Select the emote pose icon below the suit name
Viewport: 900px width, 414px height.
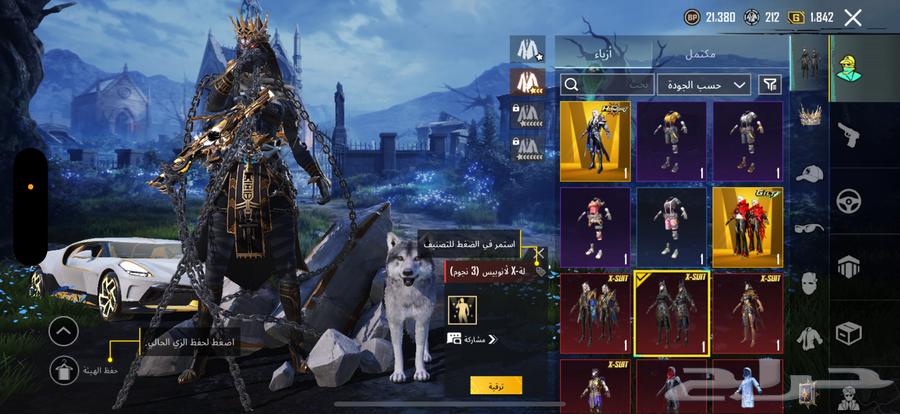pos(463,309)
